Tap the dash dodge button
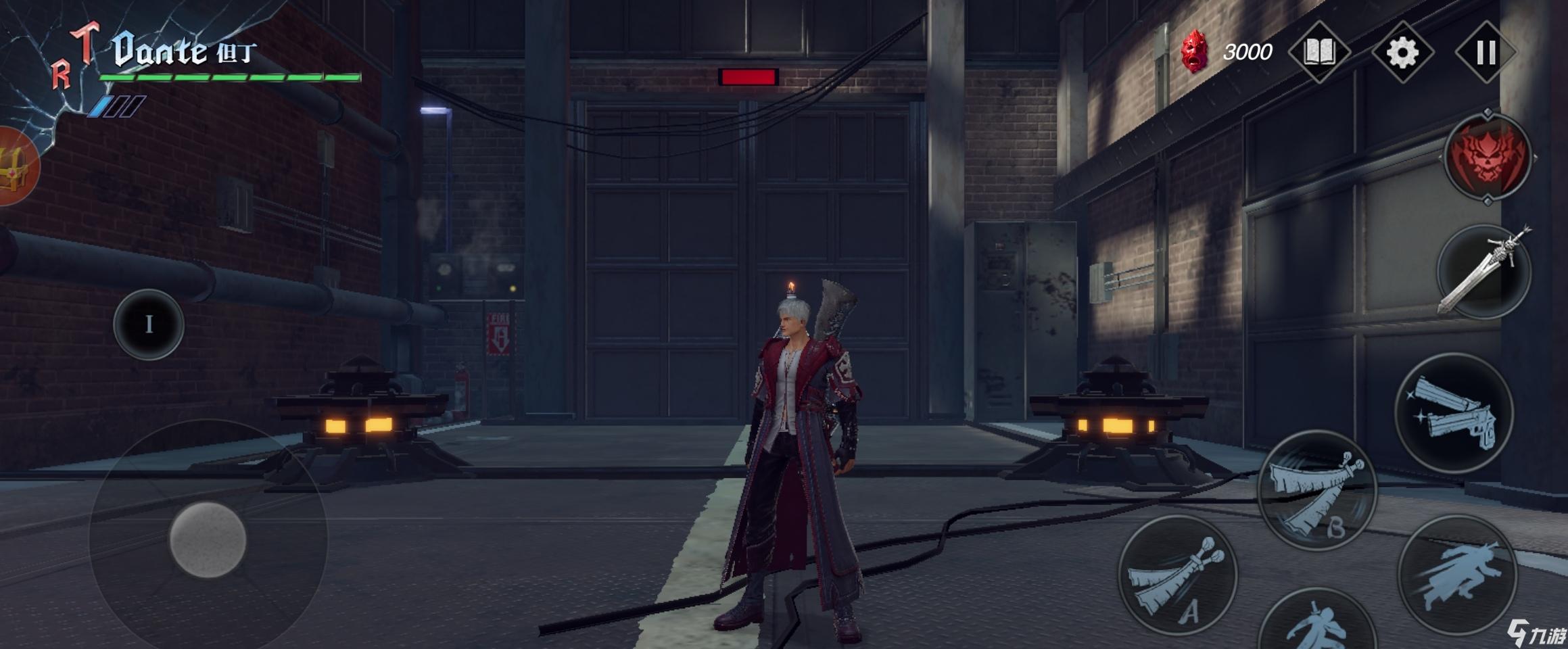The image size is (1568, 649). point(1457,575)
